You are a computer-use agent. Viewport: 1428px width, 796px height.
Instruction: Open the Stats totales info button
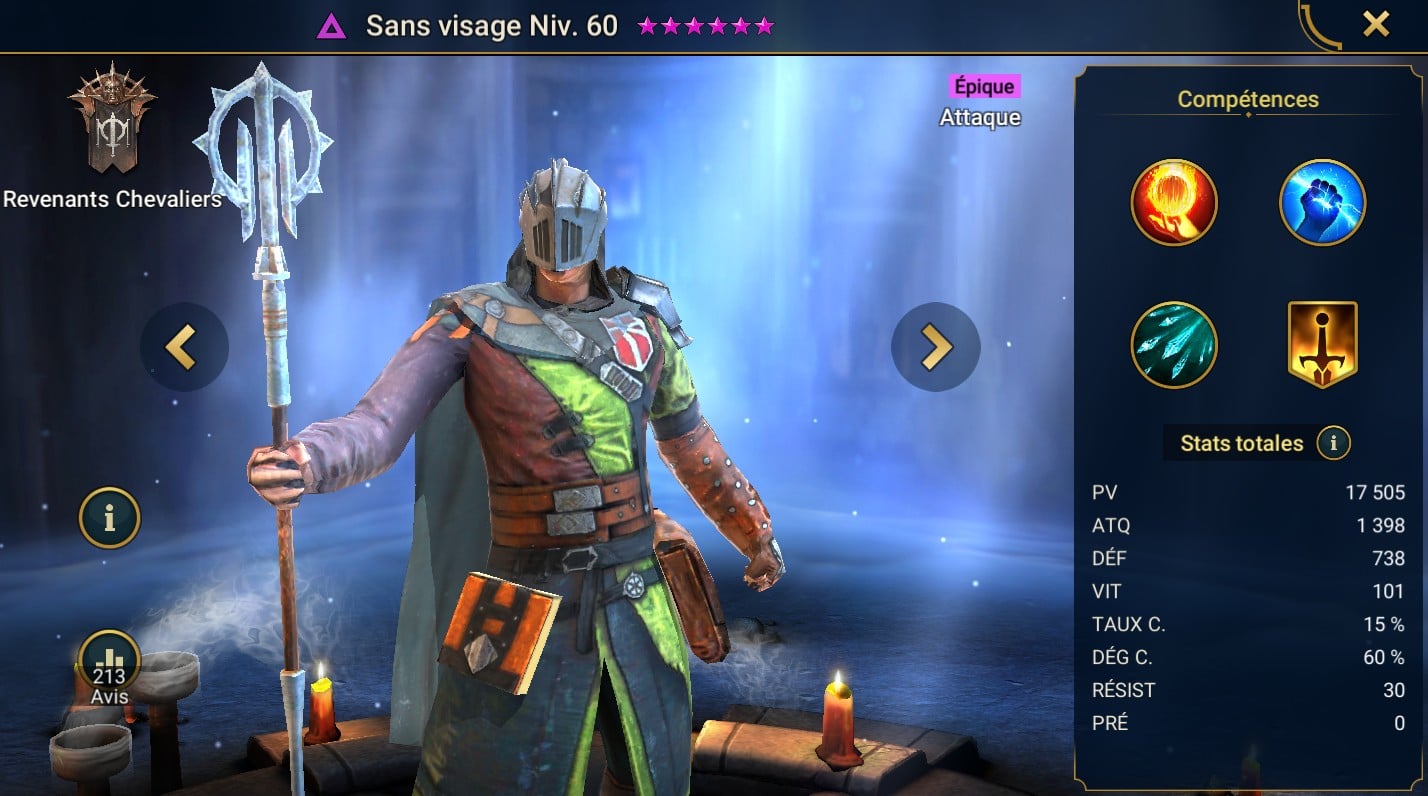(1333, 443)
